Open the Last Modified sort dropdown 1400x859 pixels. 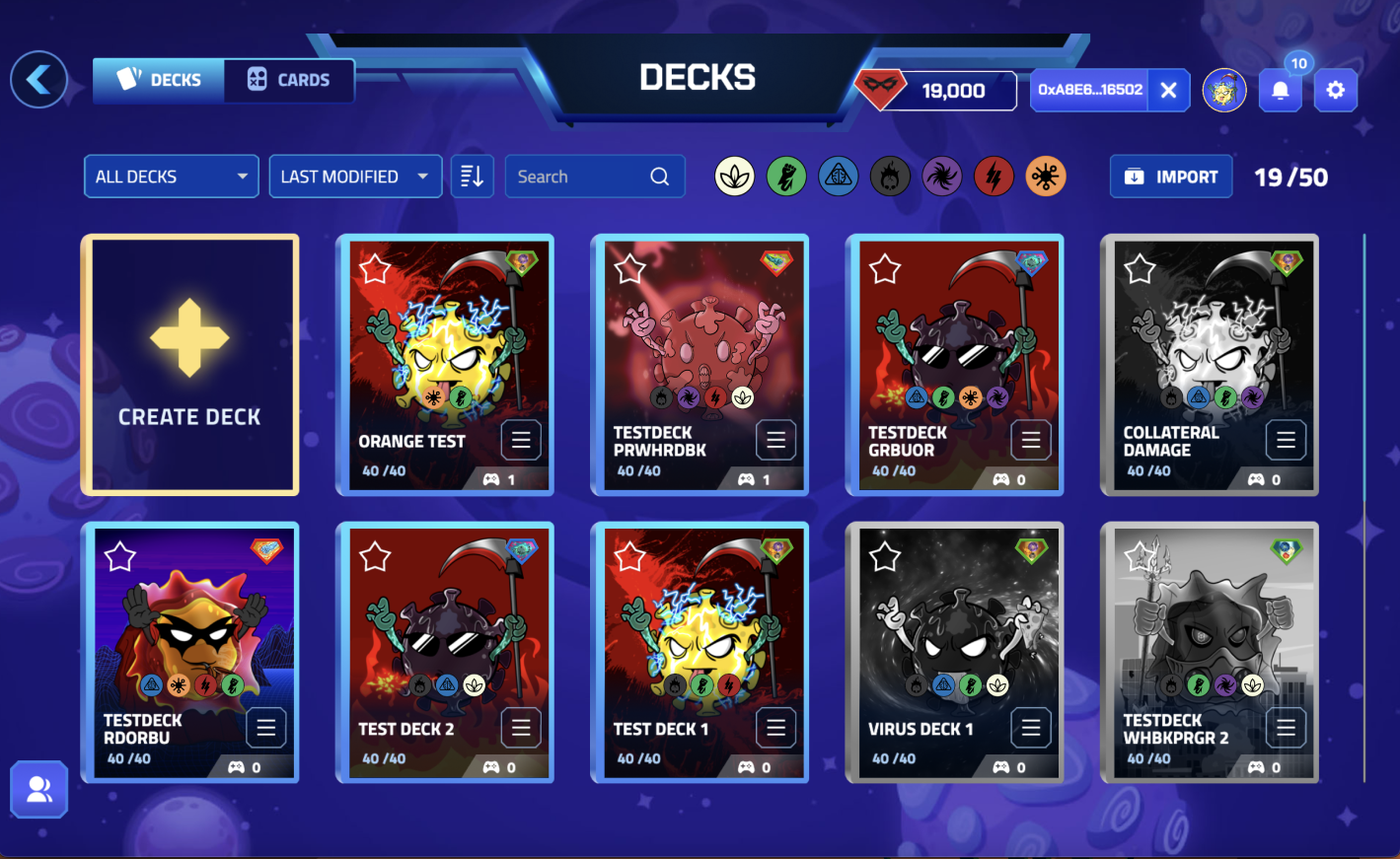pos(355,177)
